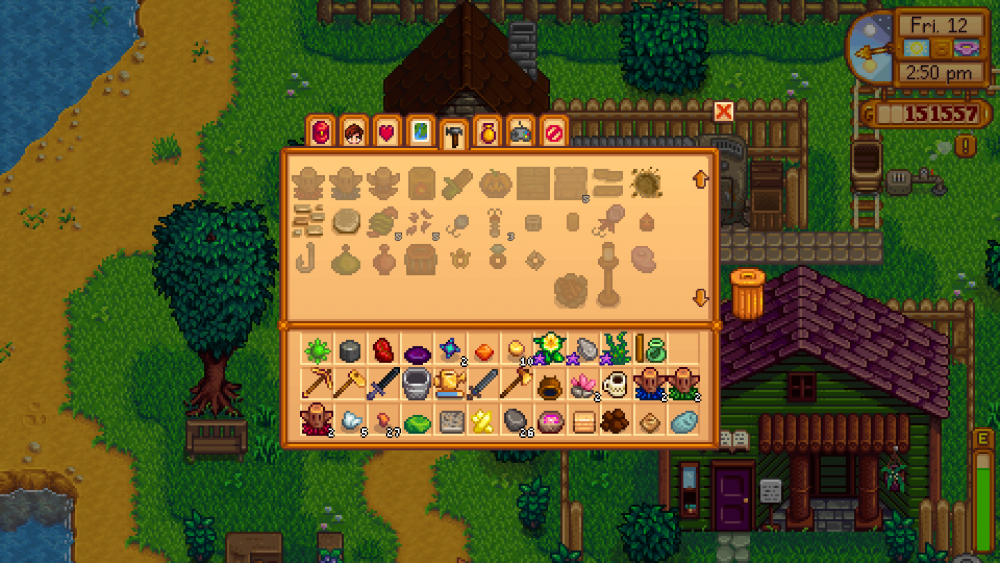1000x563 pixels.
Task: Switch to the Inventory backpack tab
Action: [321, 131]
